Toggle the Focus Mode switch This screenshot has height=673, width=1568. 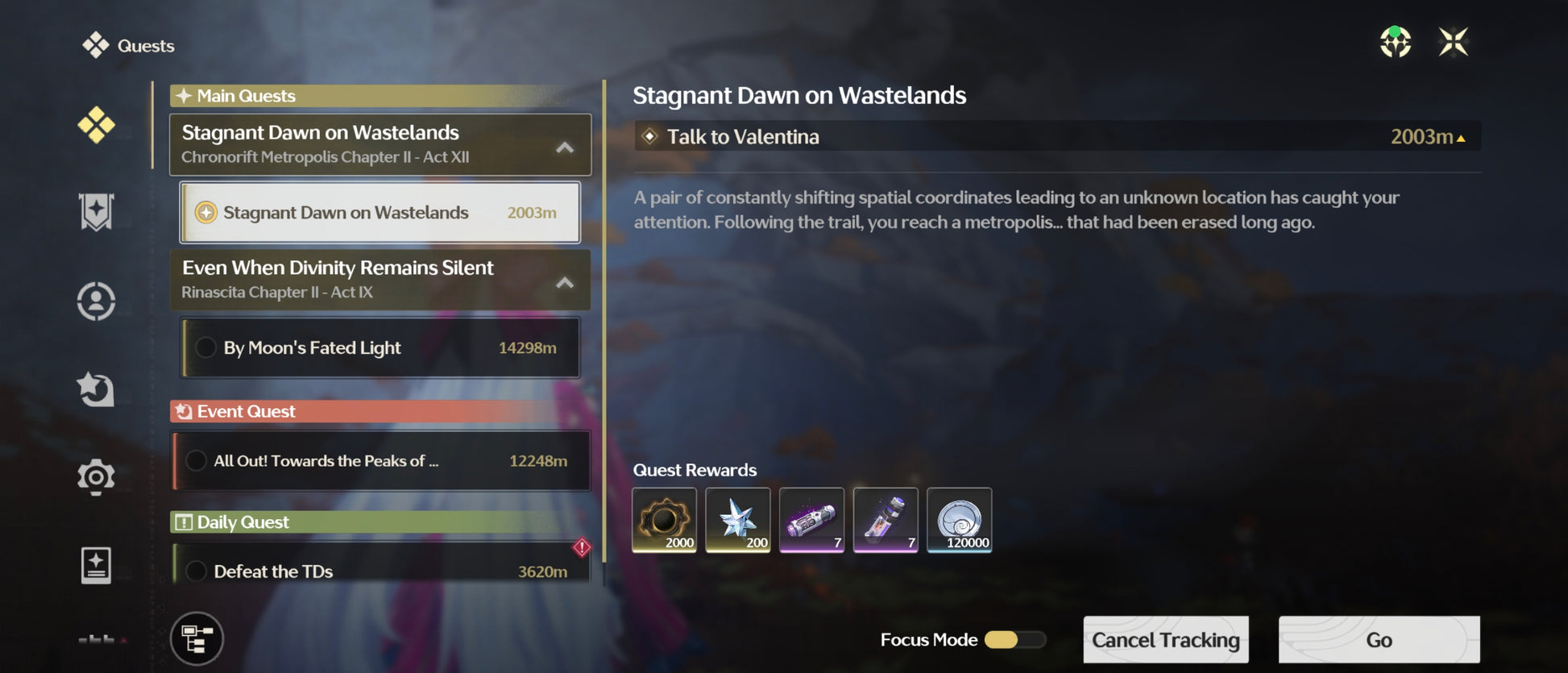coord(1014,640)
